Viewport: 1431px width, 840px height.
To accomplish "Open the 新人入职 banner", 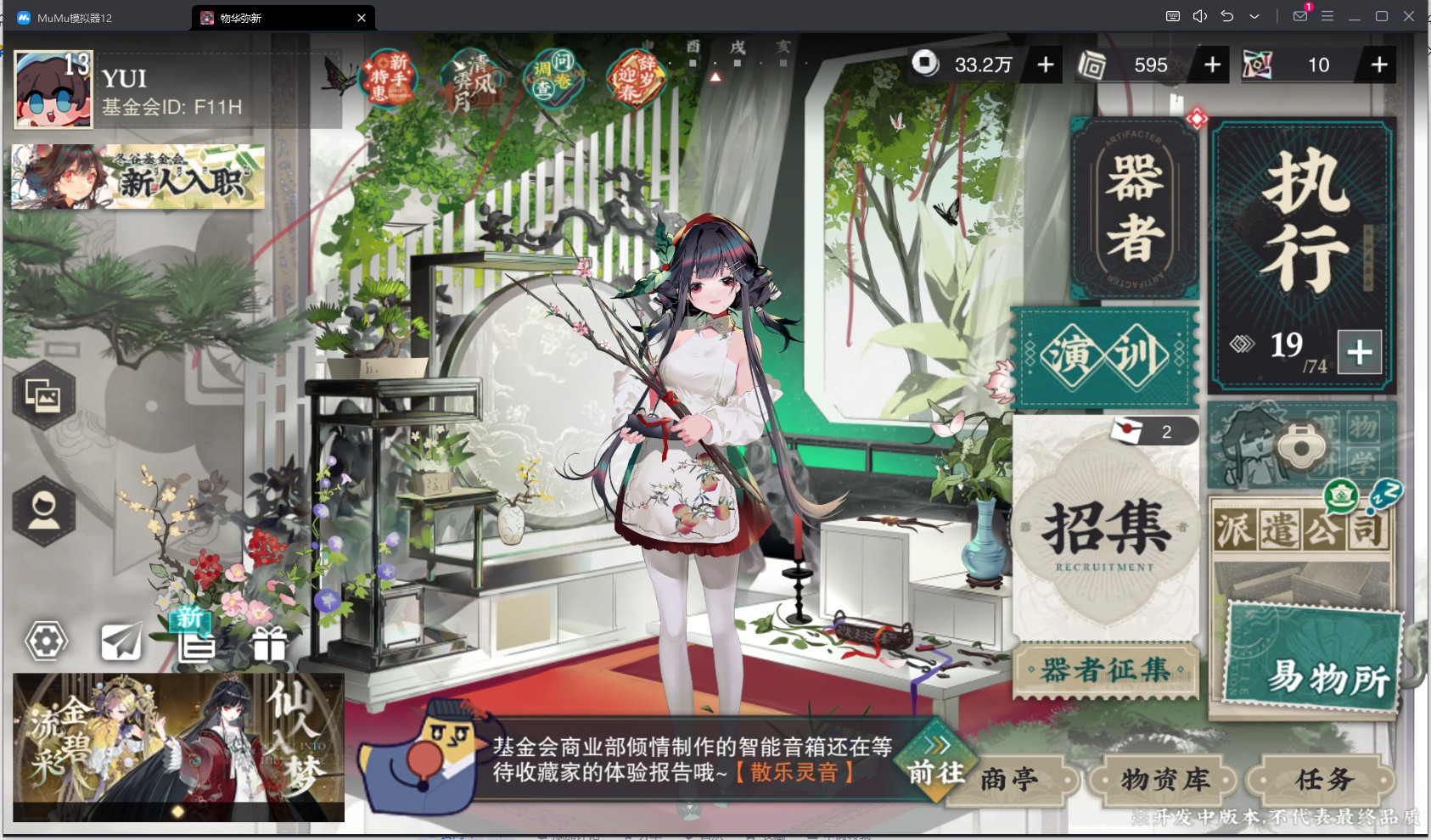I will click(138, 176).
